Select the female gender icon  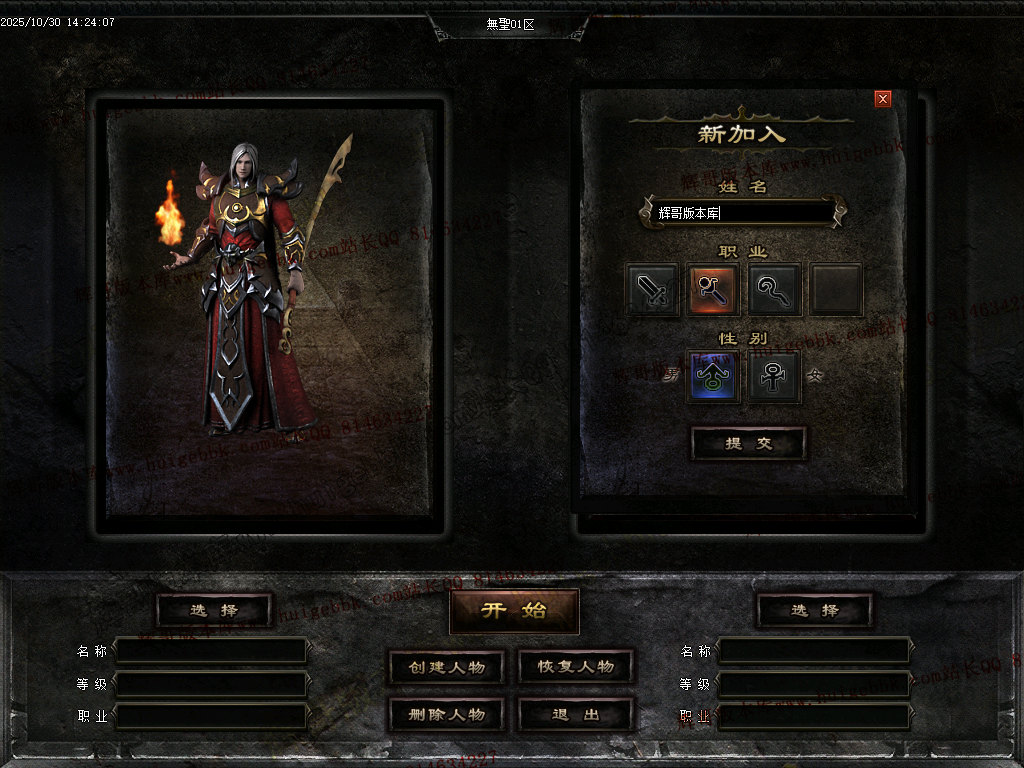[x=774, y=377]
